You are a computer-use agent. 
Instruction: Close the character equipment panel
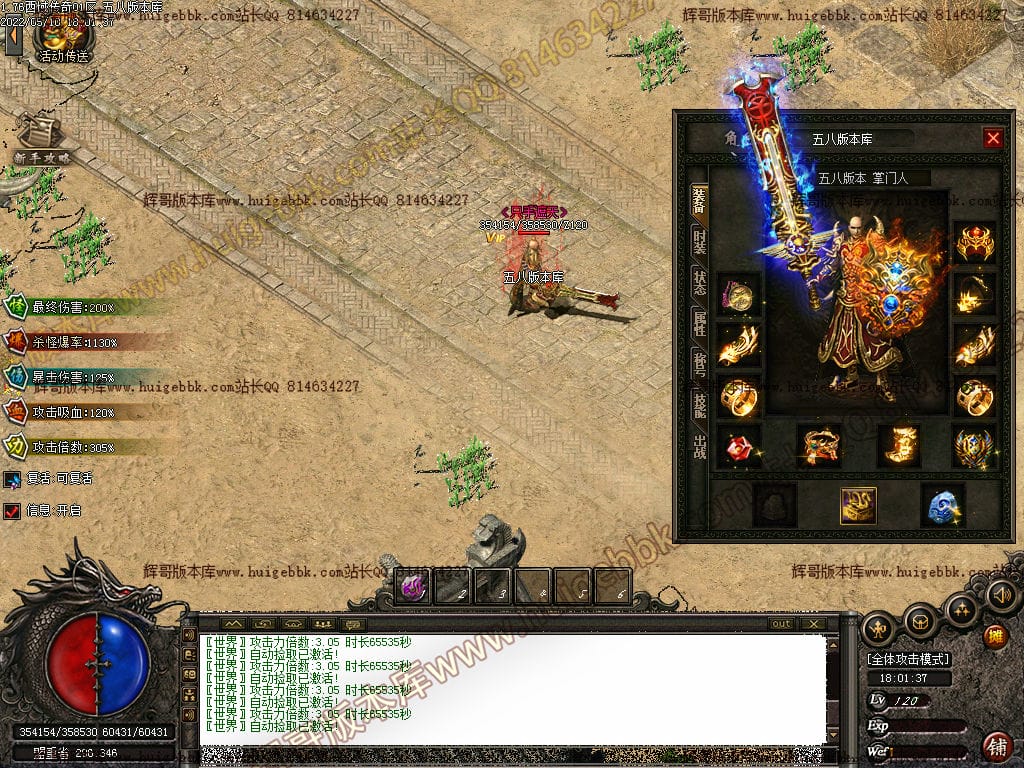coord(992,139)
